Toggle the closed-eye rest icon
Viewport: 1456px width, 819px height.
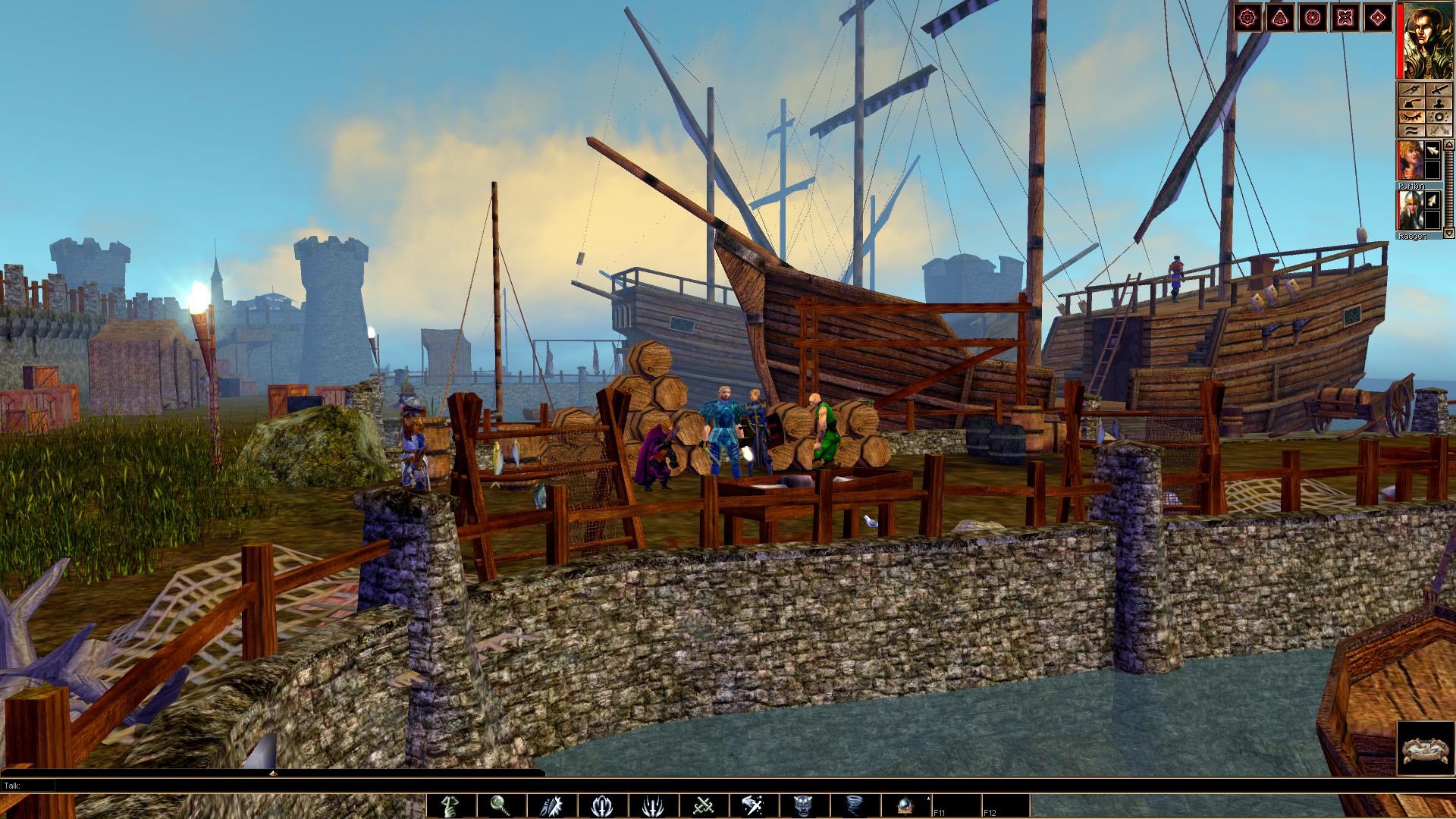[1412, 118]
